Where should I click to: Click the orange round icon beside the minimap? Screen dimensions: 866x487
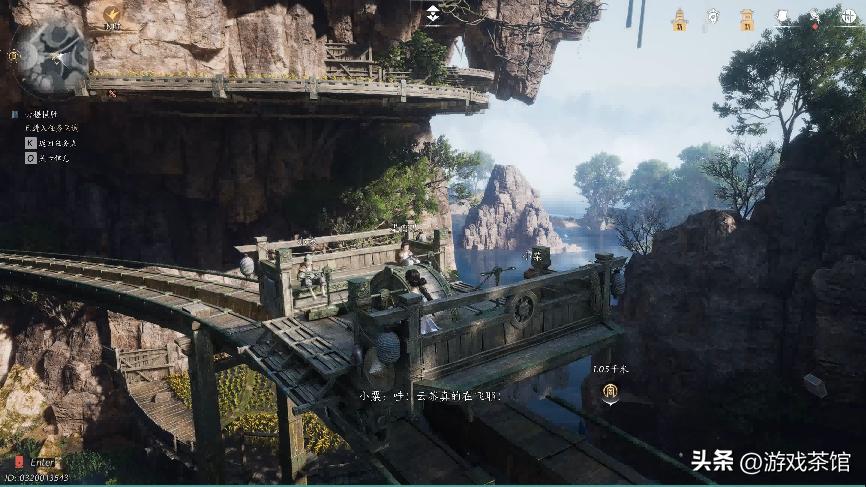[111, 16]
